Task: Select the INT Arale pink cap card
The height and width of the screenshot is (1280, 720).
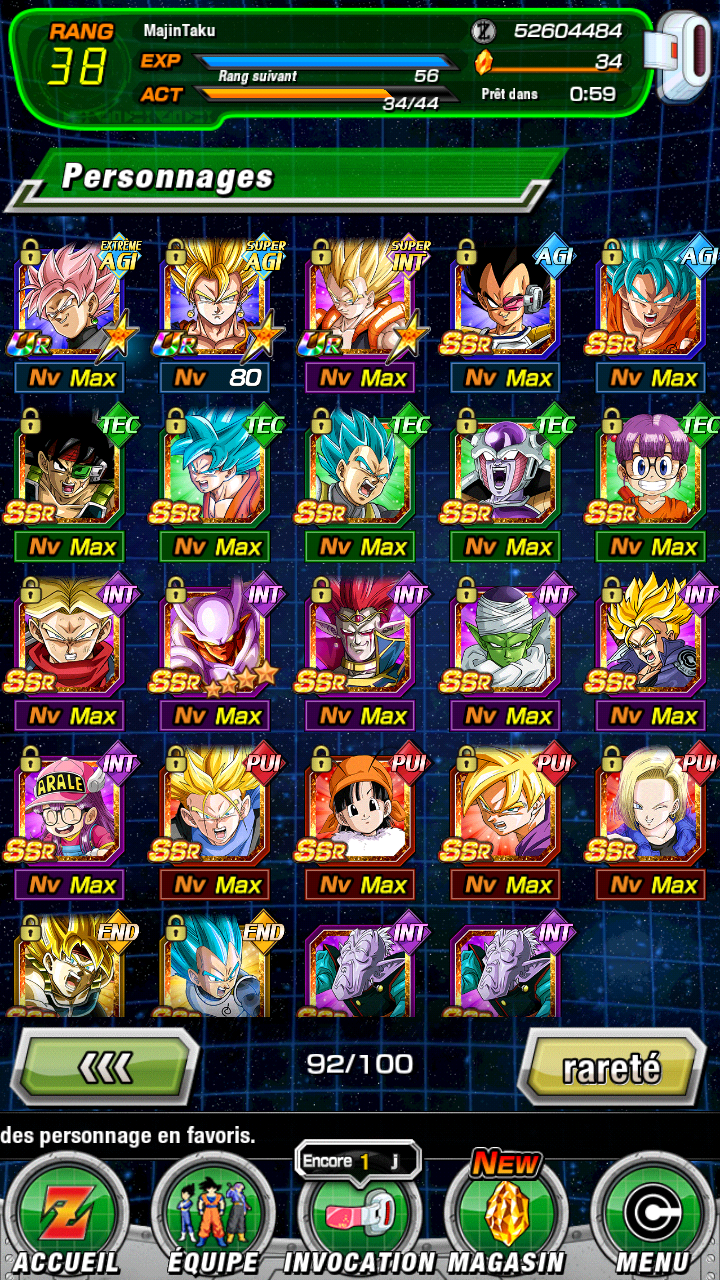Action: 69,806
